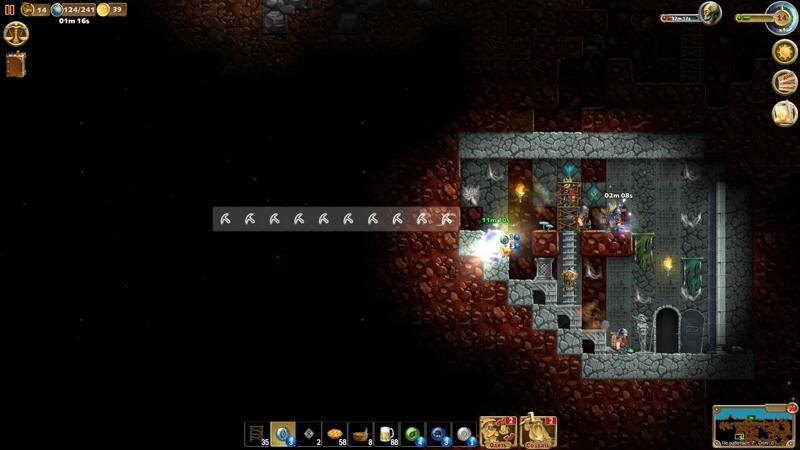
Task: Open the crafting button with hammer
Action: (x=539, y=432)
